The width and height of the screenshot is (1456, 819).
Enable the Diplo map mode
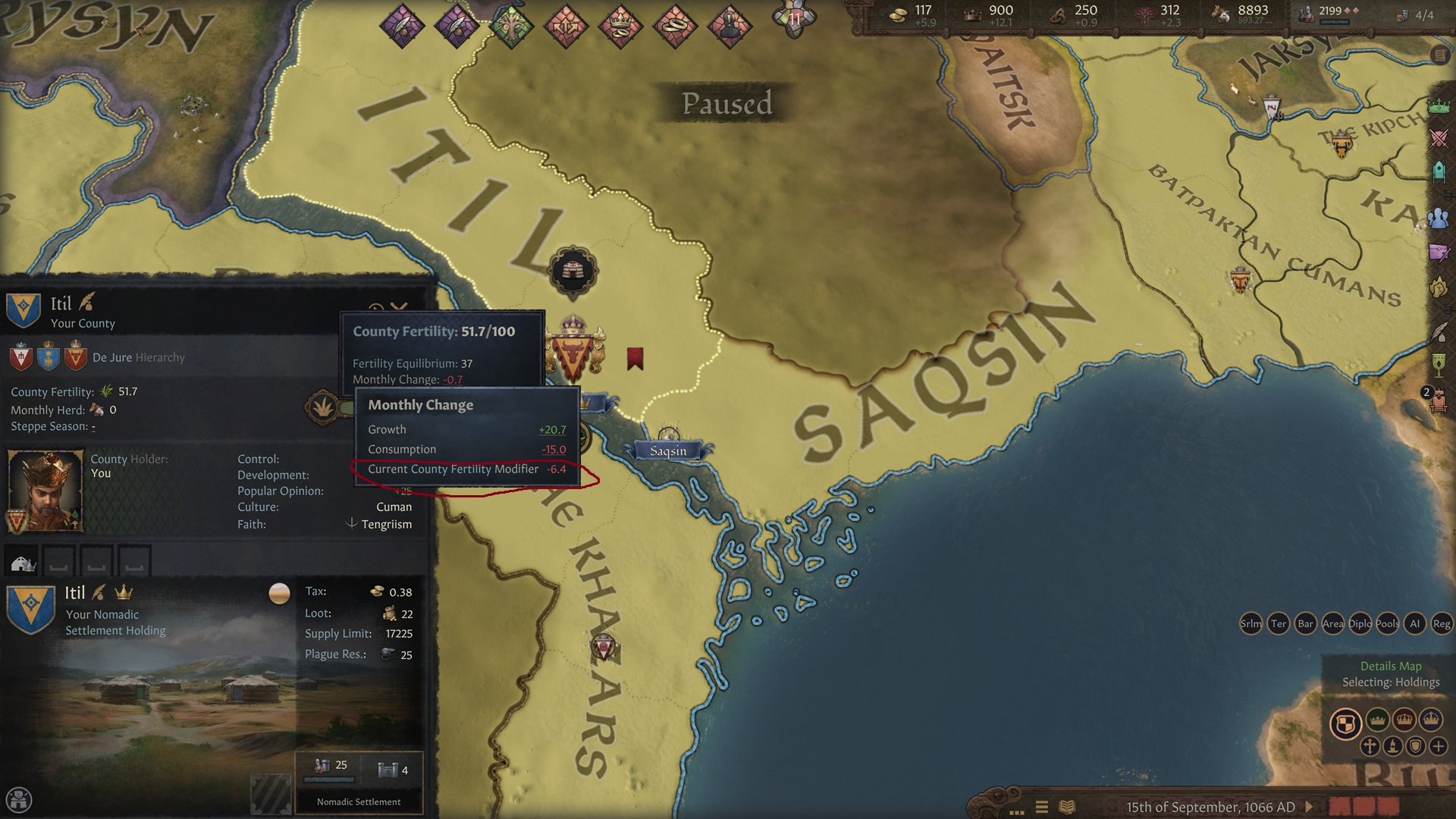pyautogui.click(x=1360, y=623)
